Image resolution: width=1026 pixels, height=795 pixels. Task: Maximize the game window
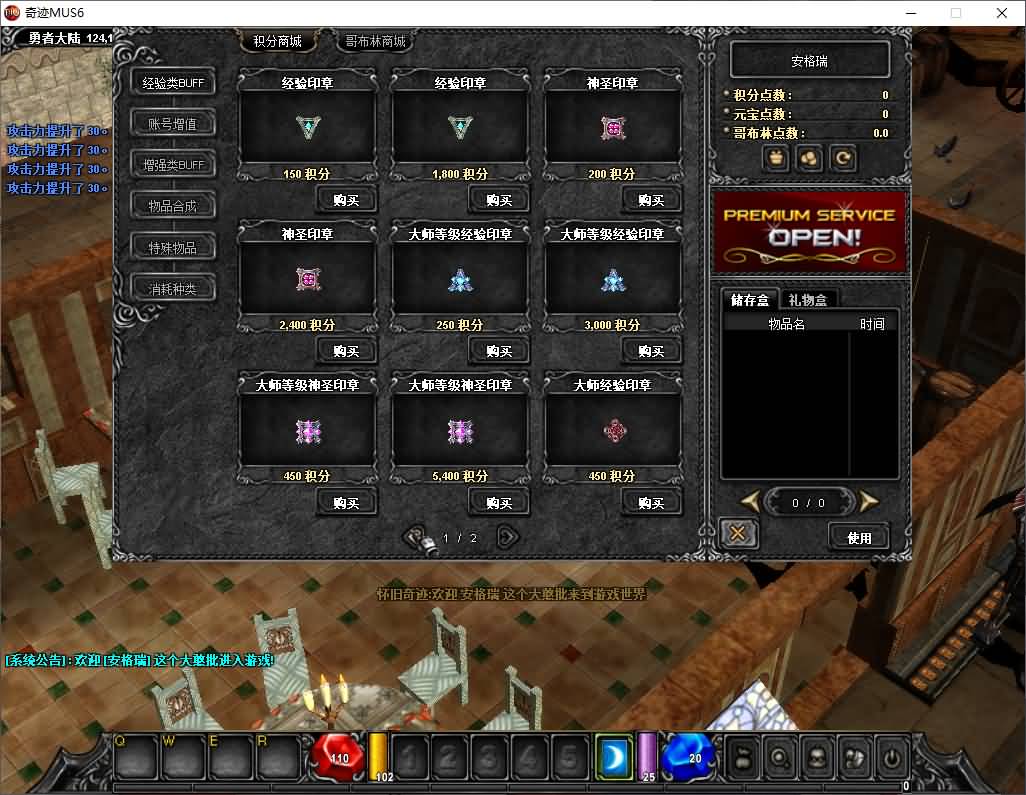click(955, 13)
